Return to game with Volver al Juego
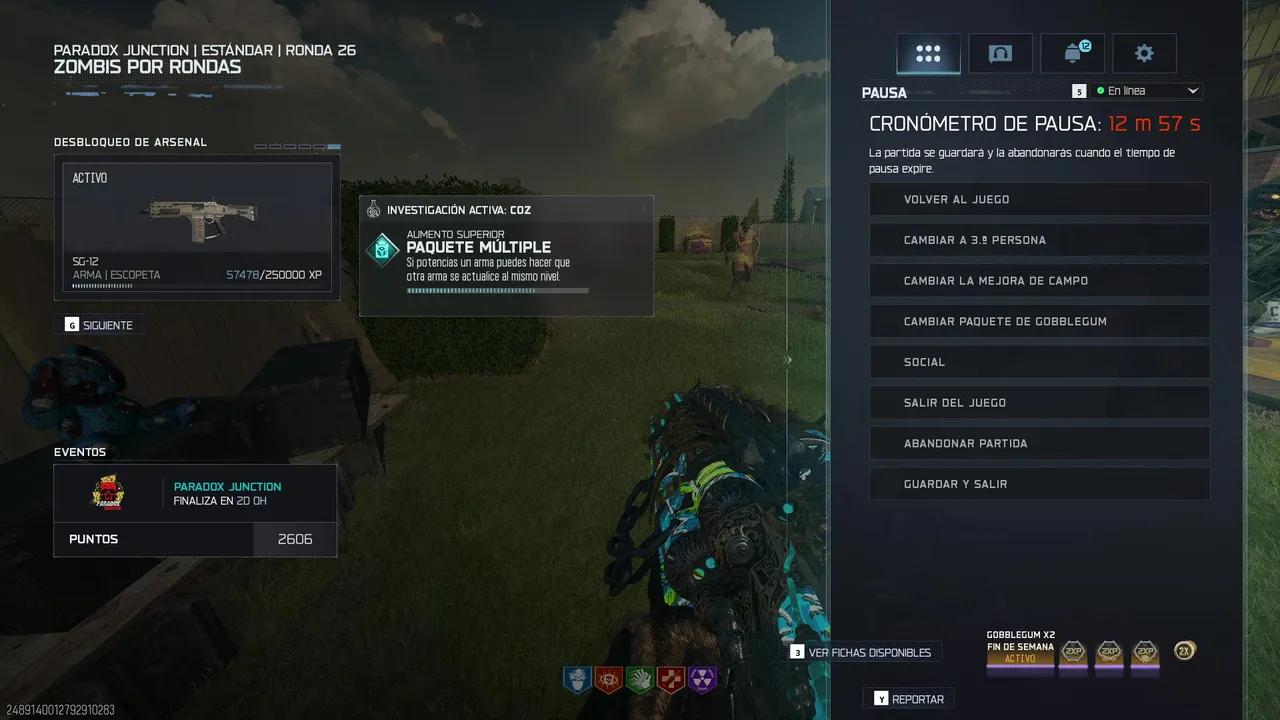The image size is (1280, 720). pos(1039,199)
